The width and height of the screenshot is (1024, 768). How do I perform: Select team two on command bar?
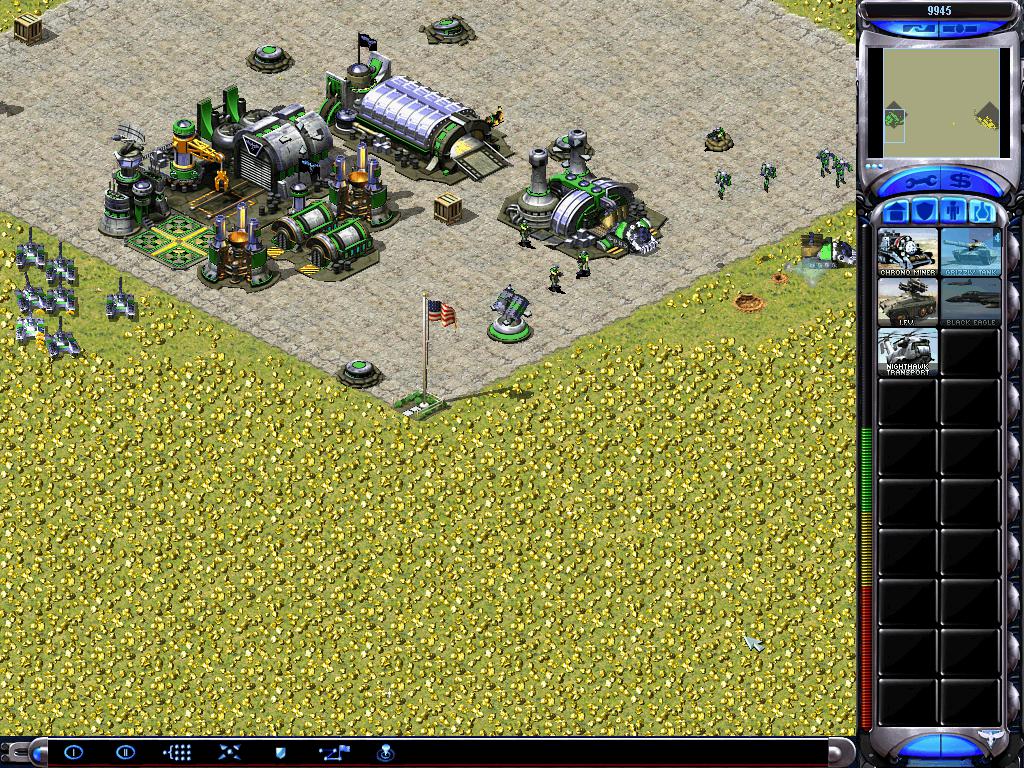[x=125, y=752]
